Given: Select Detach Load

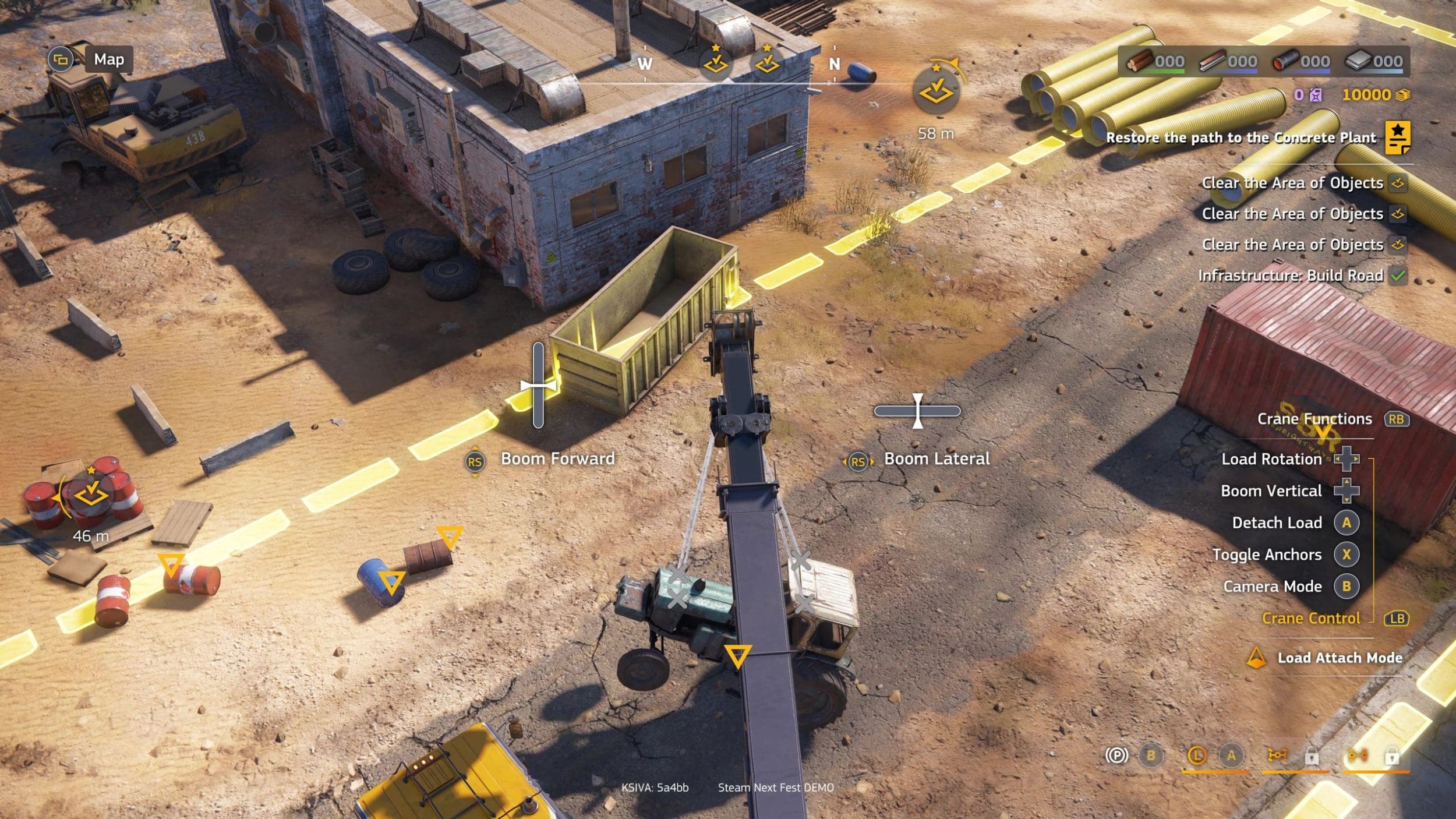Looking at the screenshot, I should coord(1277,523).
